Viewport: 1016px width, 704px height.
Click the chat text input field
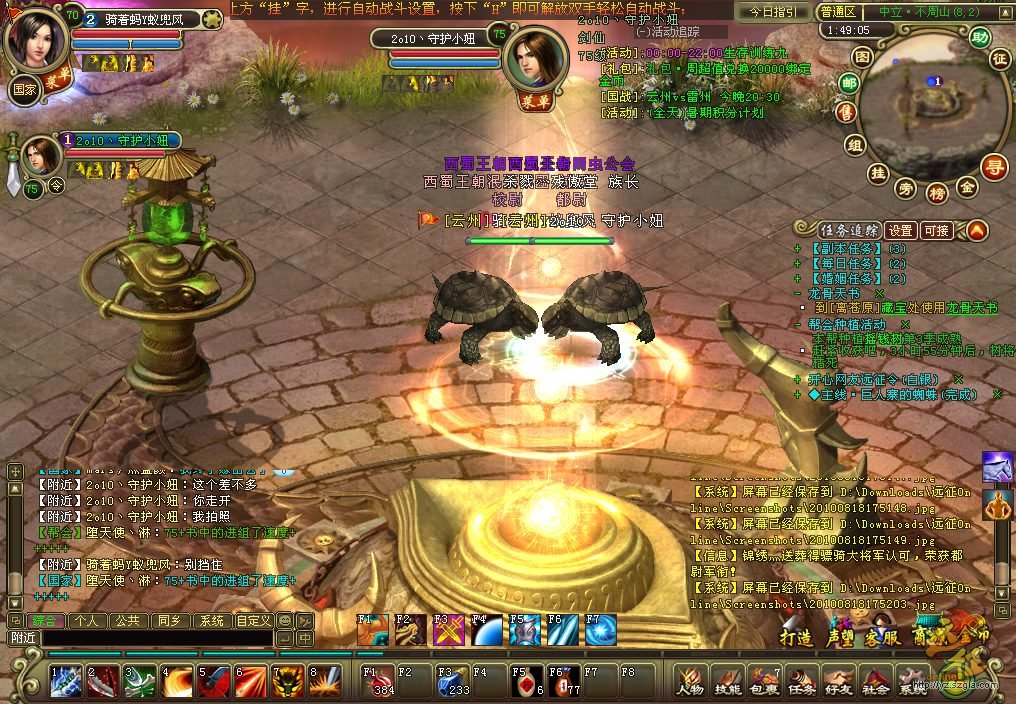(x=155, y=638)
